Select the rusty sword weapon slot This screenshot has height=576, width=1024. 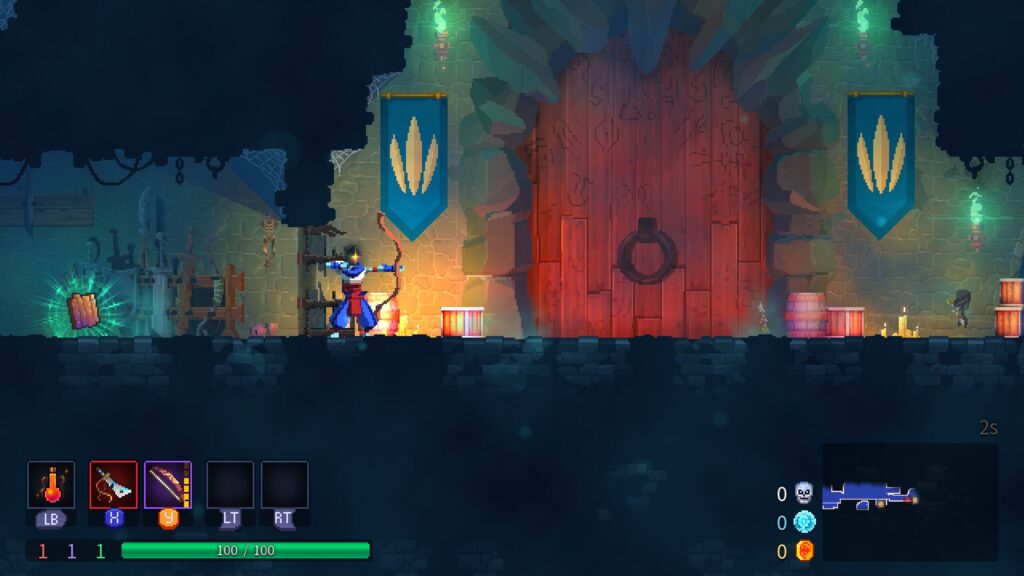(113, 485)
